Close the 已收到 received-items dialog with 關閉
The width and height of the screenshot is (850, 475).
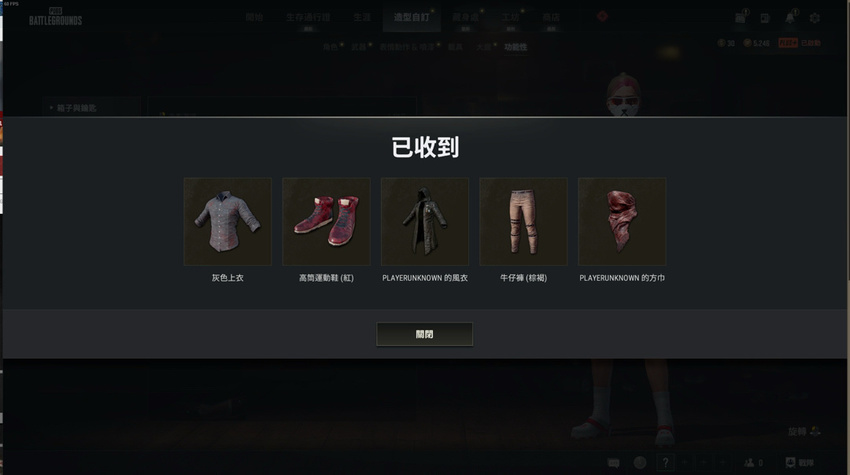pos(424,334)
